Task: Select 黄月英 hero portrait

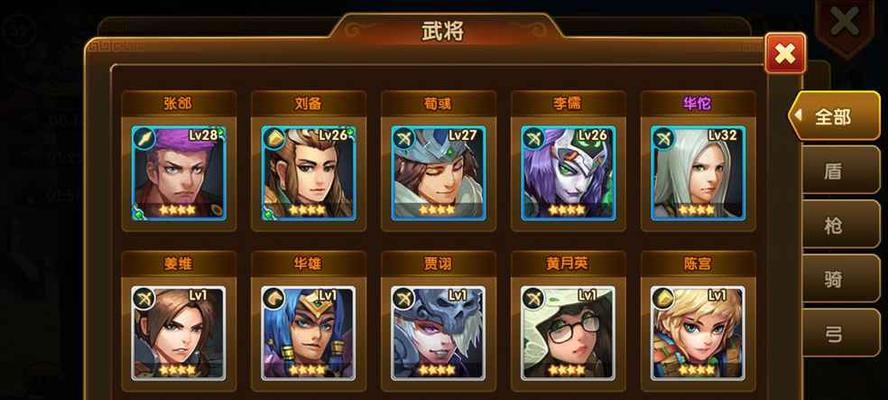Action: (x=568, y=332)
